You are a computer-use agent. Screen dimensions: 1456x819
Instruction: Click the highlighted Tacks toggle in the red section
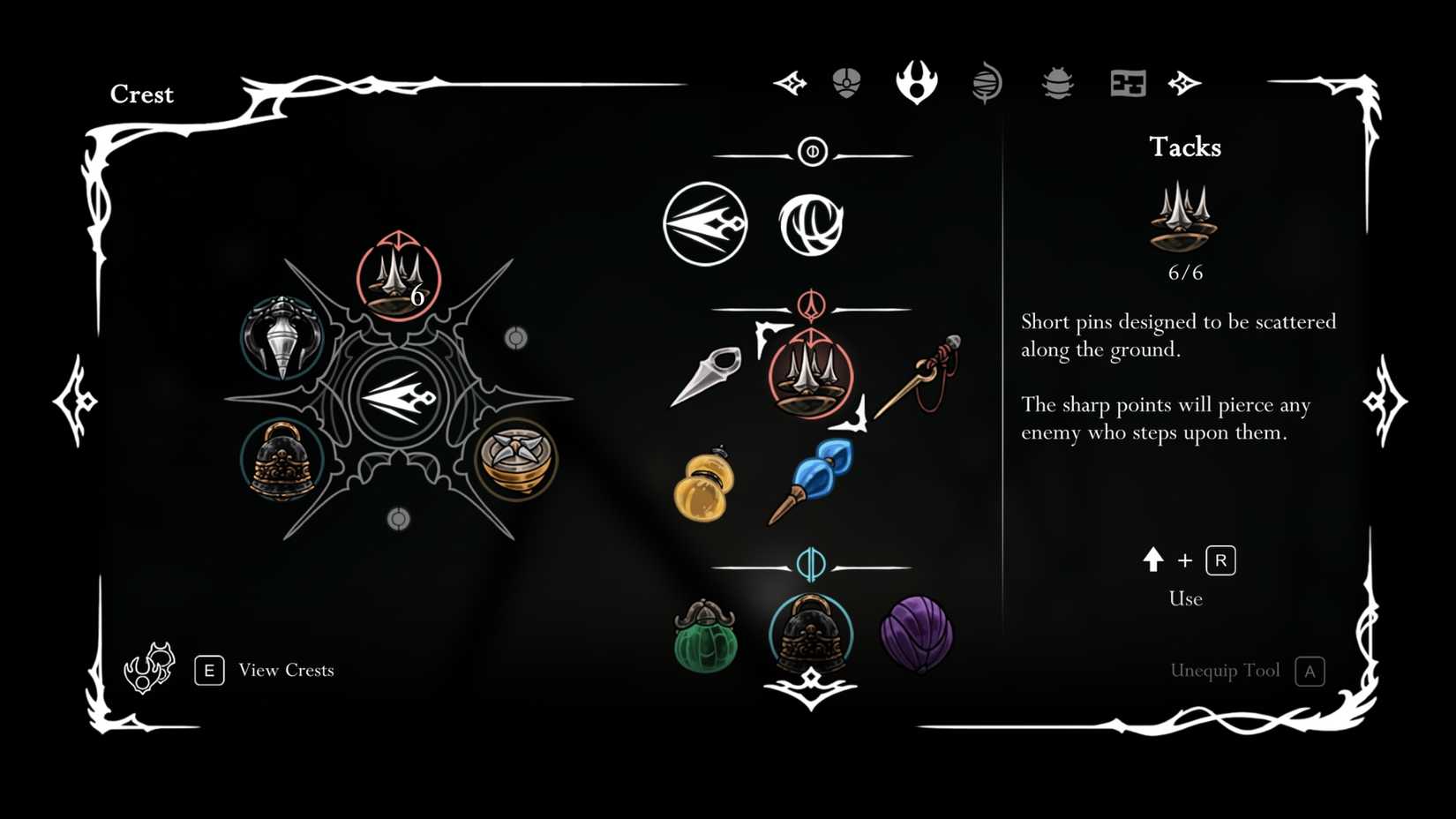point(810,379)
